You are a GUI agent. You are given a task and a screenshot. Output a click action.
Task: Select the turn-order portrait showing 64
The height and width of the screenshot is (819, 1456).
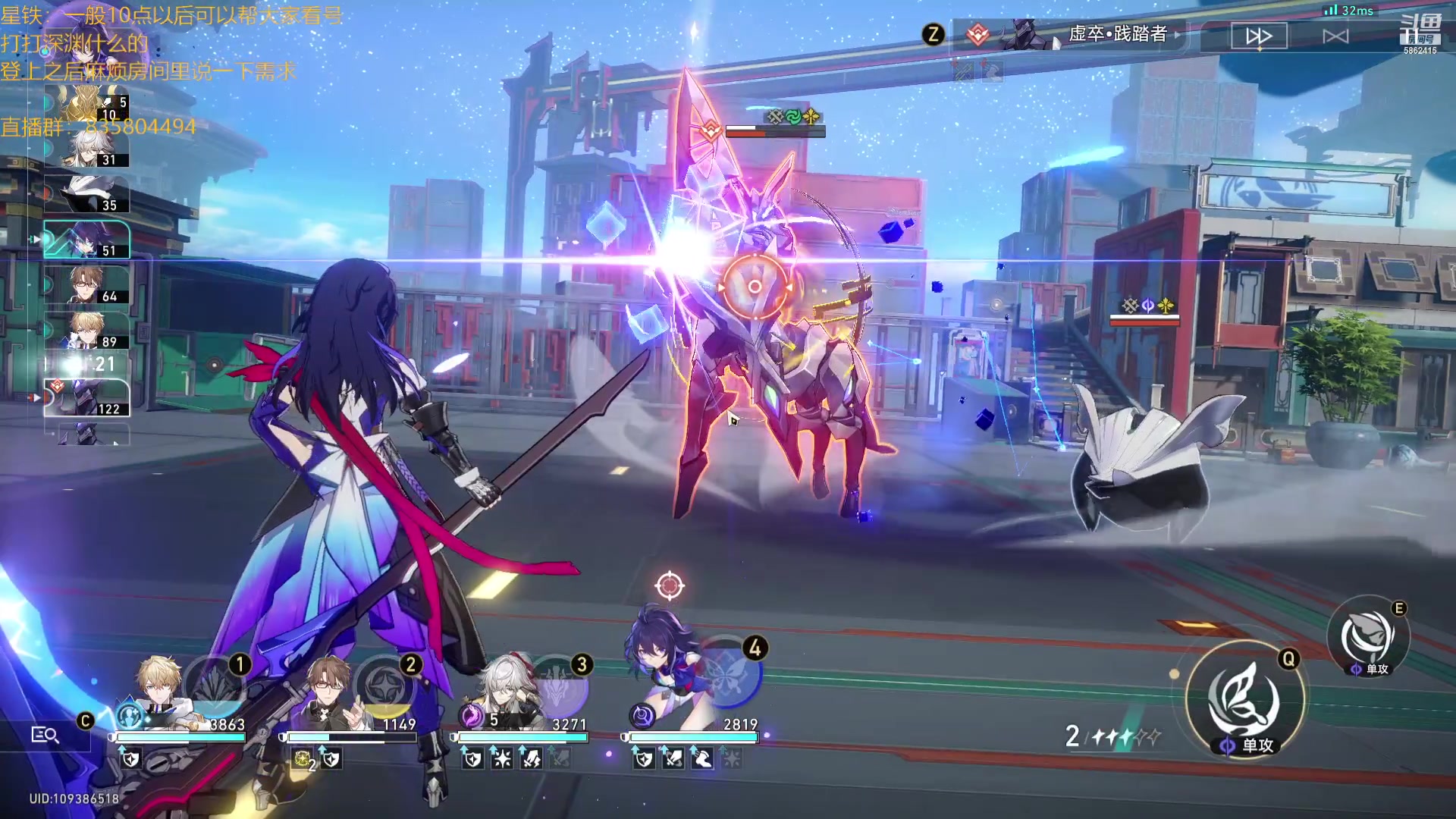point(86,285)
